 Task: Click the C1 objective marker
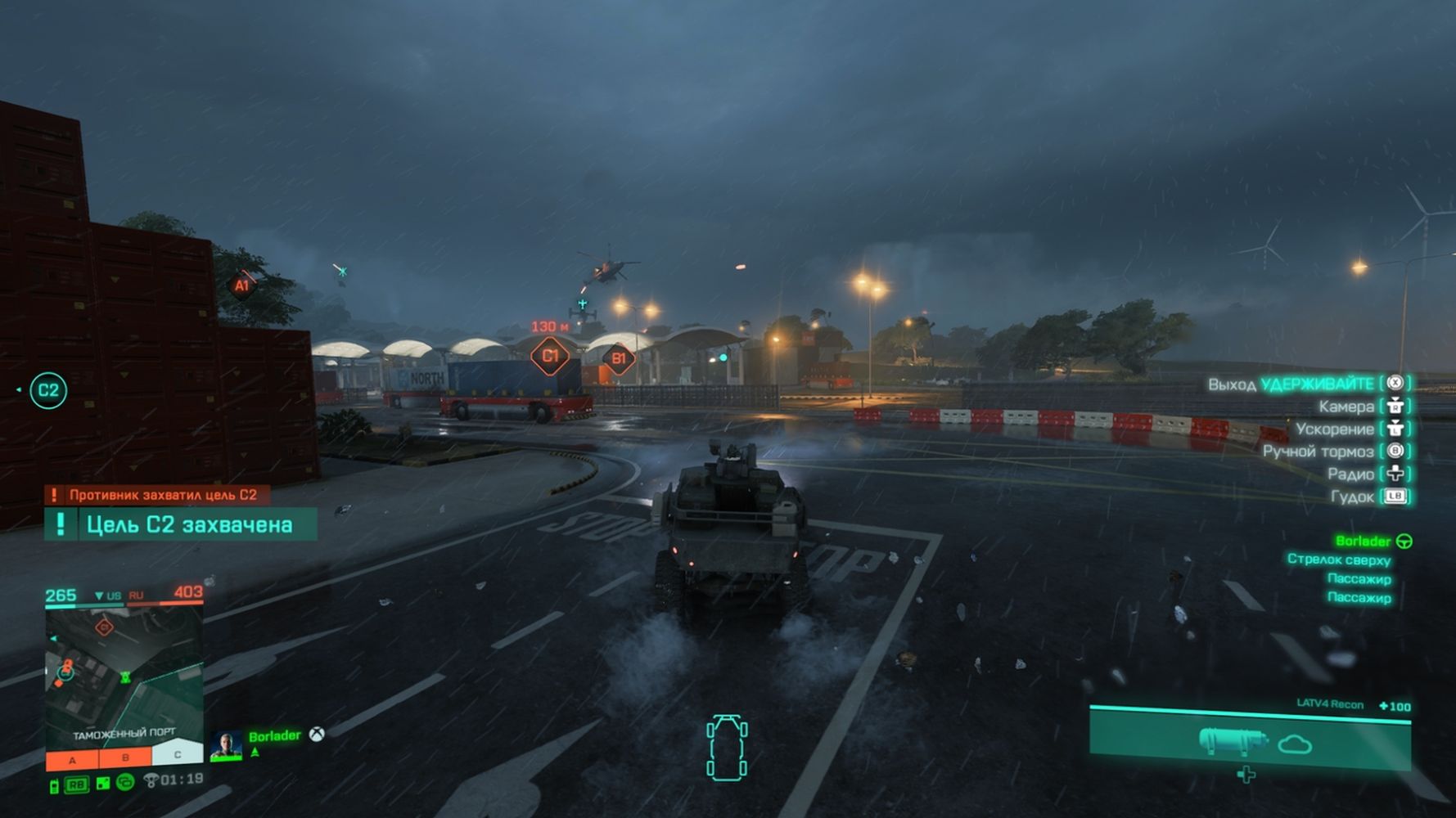550,356
